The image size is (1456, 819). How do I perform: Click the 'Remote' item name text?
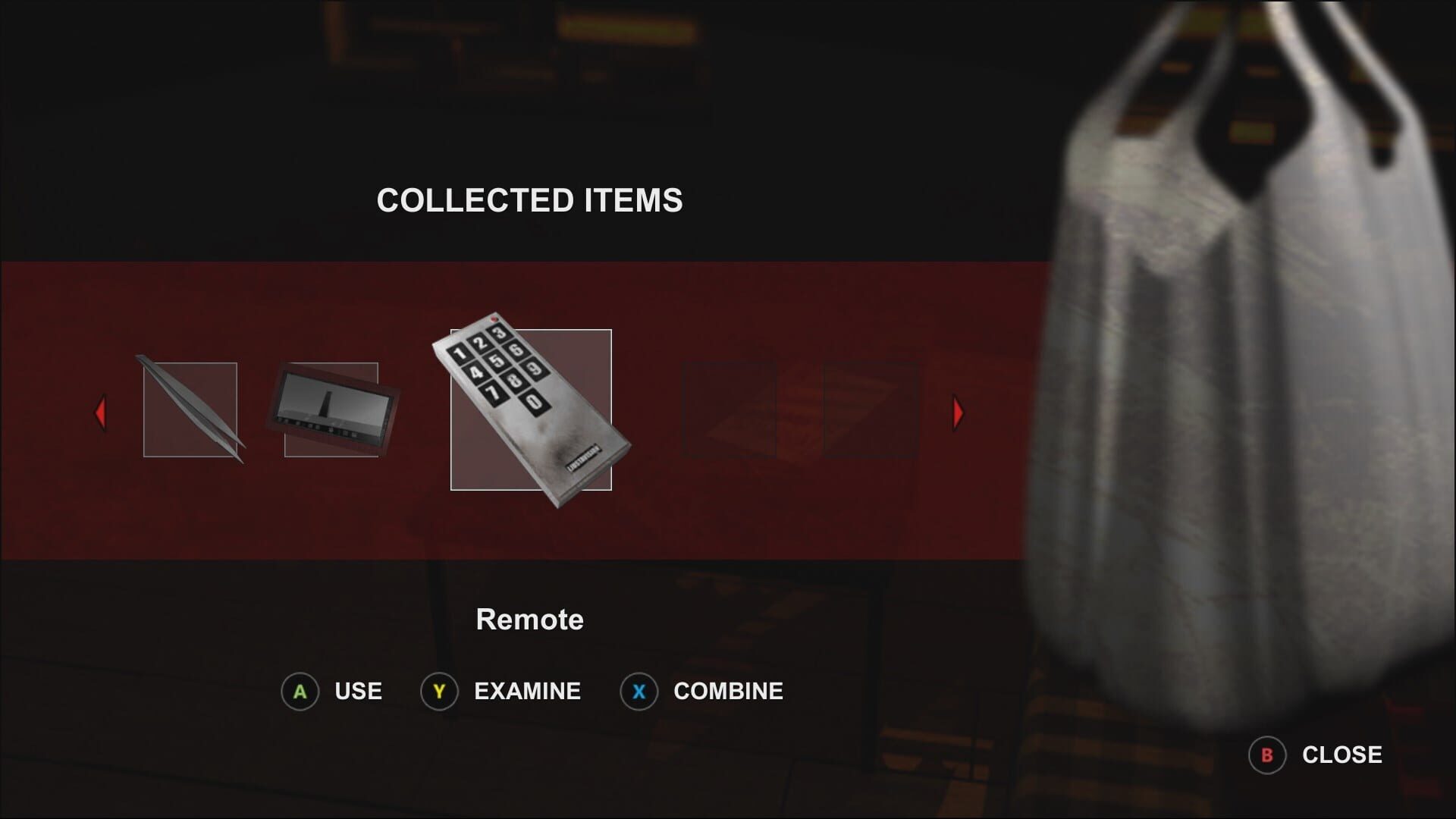click(x=530, y=619)
